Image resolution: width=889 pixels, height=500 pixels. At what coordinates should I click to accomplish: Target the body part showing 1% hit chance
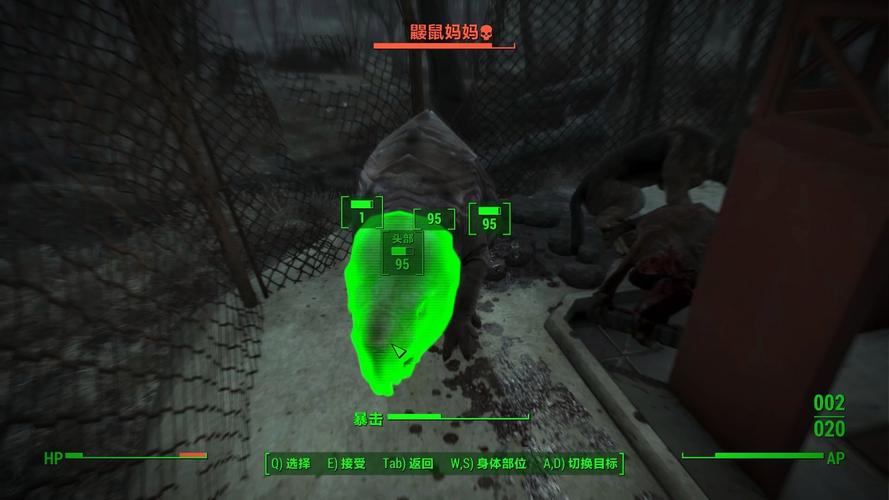(361, 214)
